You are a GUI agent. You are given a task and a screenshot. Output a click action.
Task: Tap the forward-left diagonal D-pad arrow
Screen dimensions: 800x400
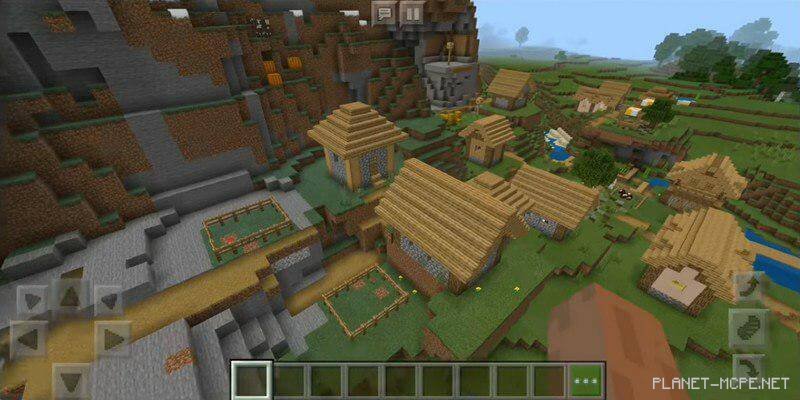(30, 300)
